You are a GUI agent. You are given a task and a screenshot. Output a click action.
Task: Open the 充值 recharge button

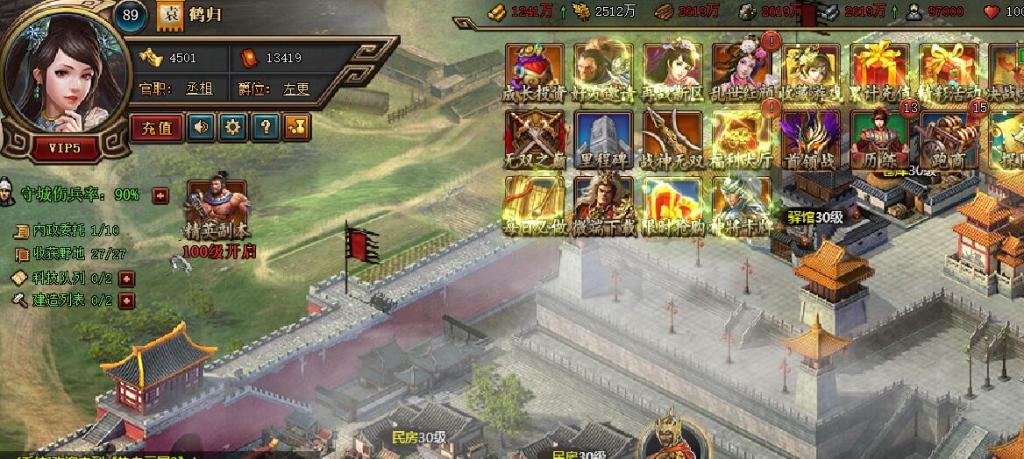pyautogui.click(x=156, y=127)
